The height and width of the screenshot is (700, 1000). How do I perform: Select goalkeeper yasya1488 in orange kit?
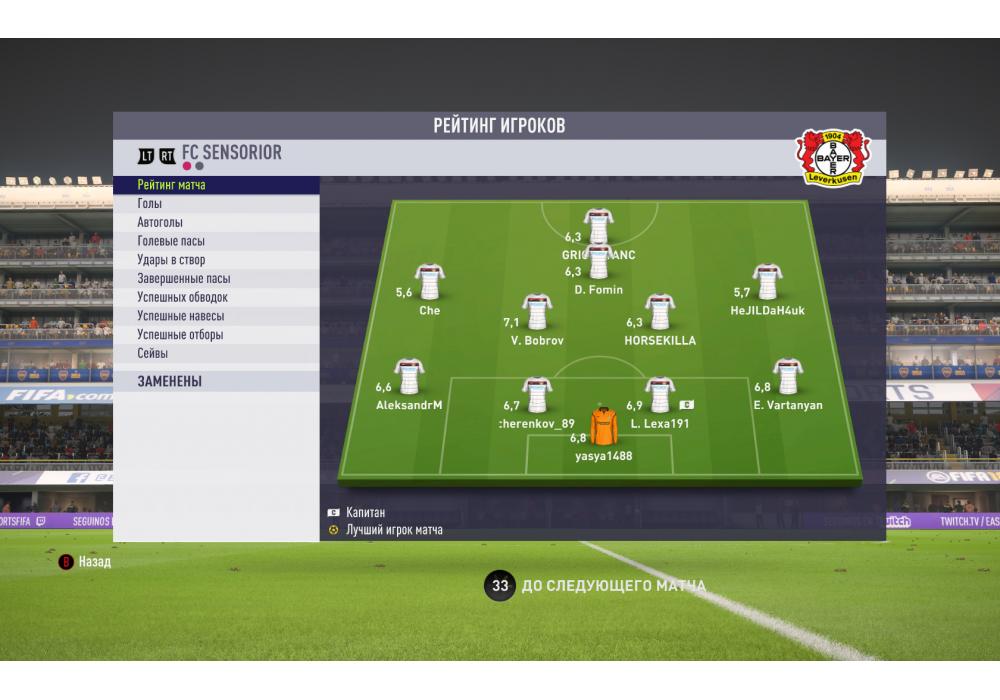tap(603, 427)
